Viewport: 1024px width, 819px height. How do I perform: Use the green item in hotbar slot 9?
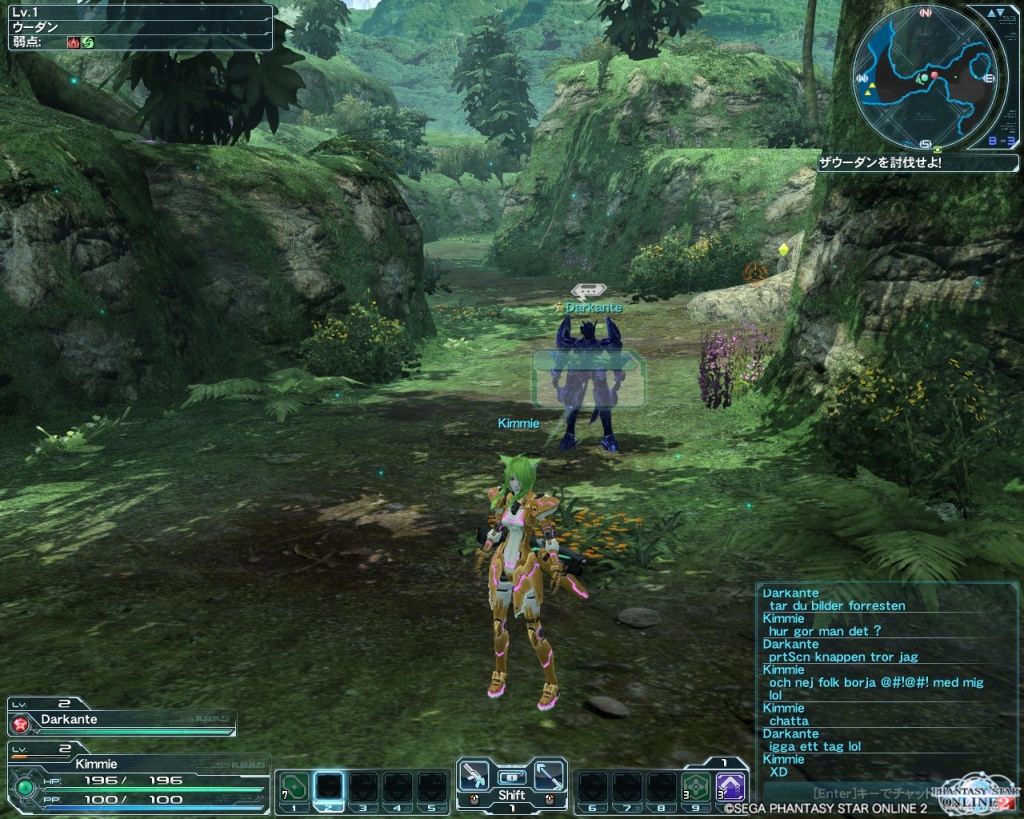(696, 787)
